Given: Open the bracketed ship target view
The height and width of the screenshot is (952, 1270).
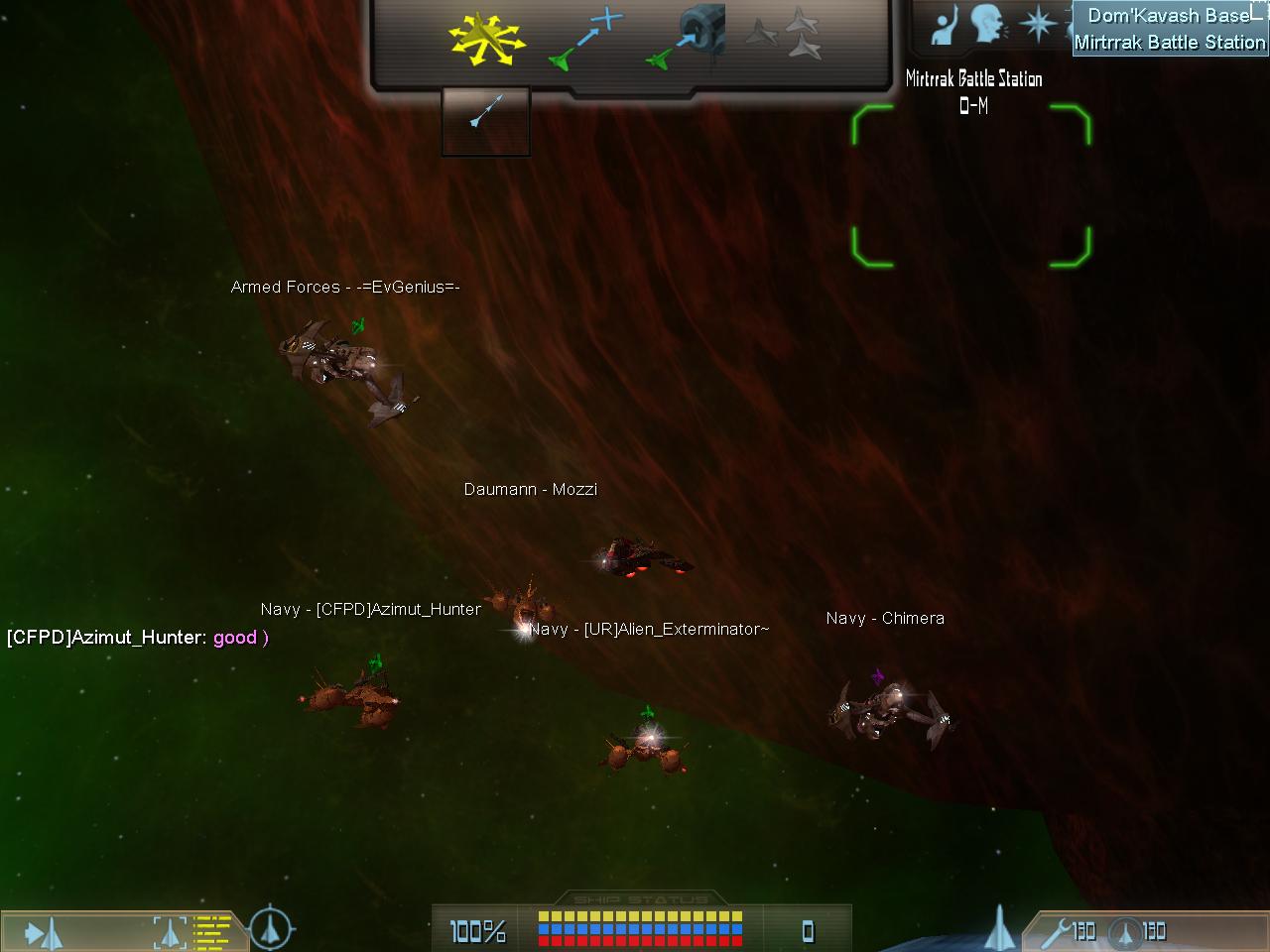Looking at the screenshot, I should click(171, 932).
